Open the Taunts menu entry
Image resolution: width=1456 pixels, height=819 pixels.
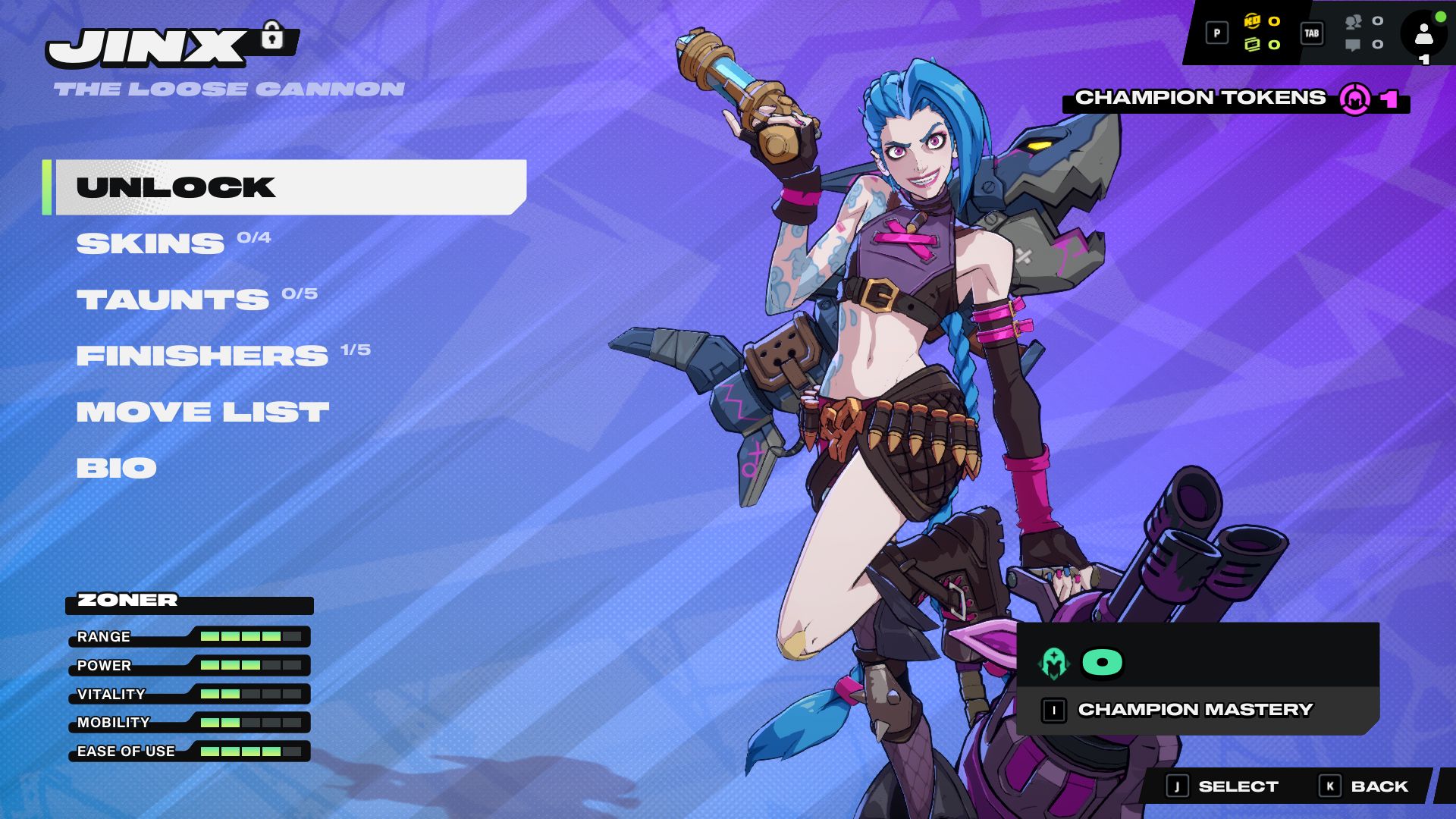coord(172,300)
